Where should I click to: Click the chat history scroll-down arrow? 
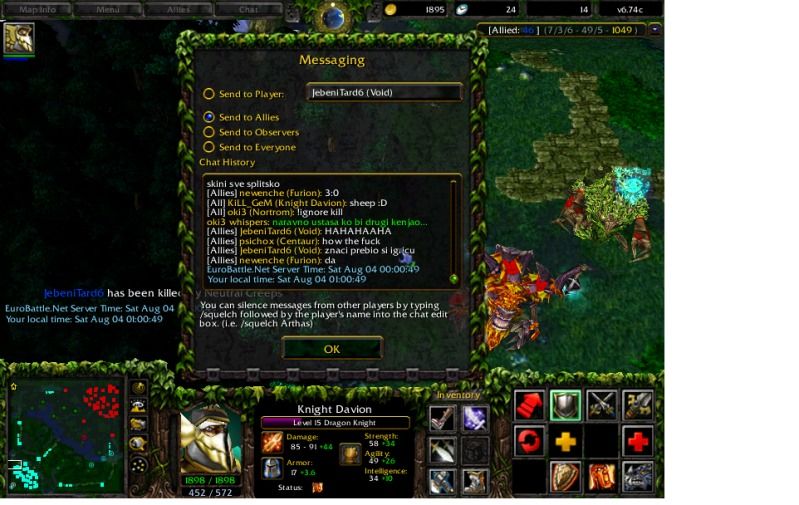[453, 279]
